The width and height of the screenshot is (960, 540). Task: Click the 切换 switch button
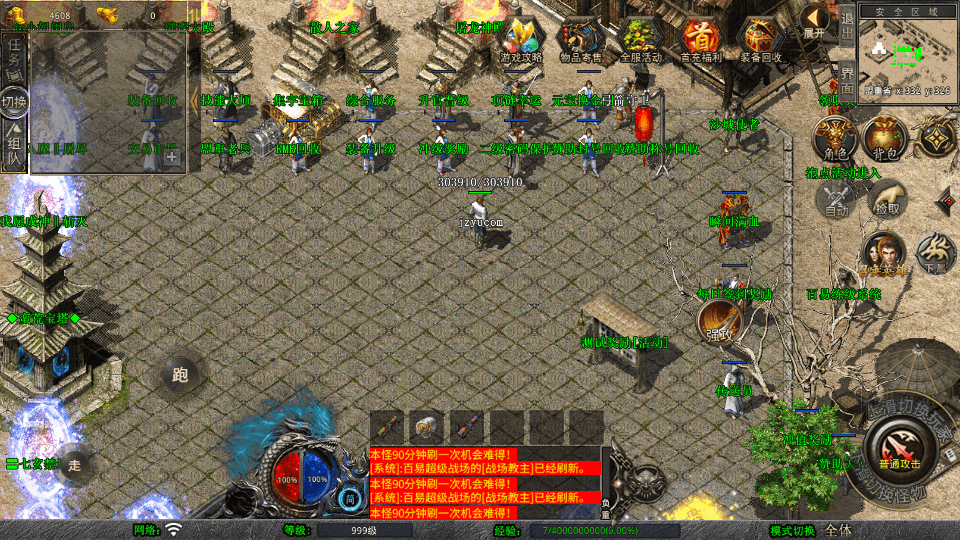(x=14, y=101)
